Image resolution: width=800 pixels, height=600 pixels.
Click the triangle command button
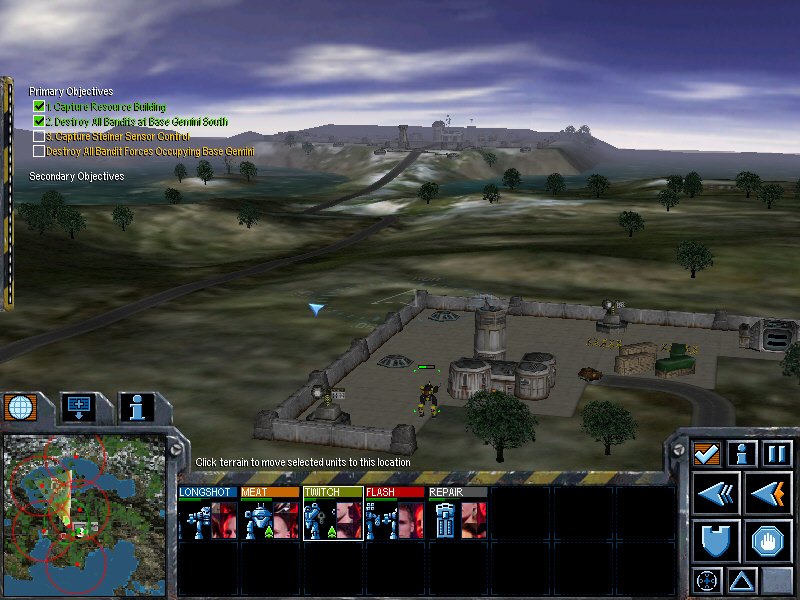(742, 579)
